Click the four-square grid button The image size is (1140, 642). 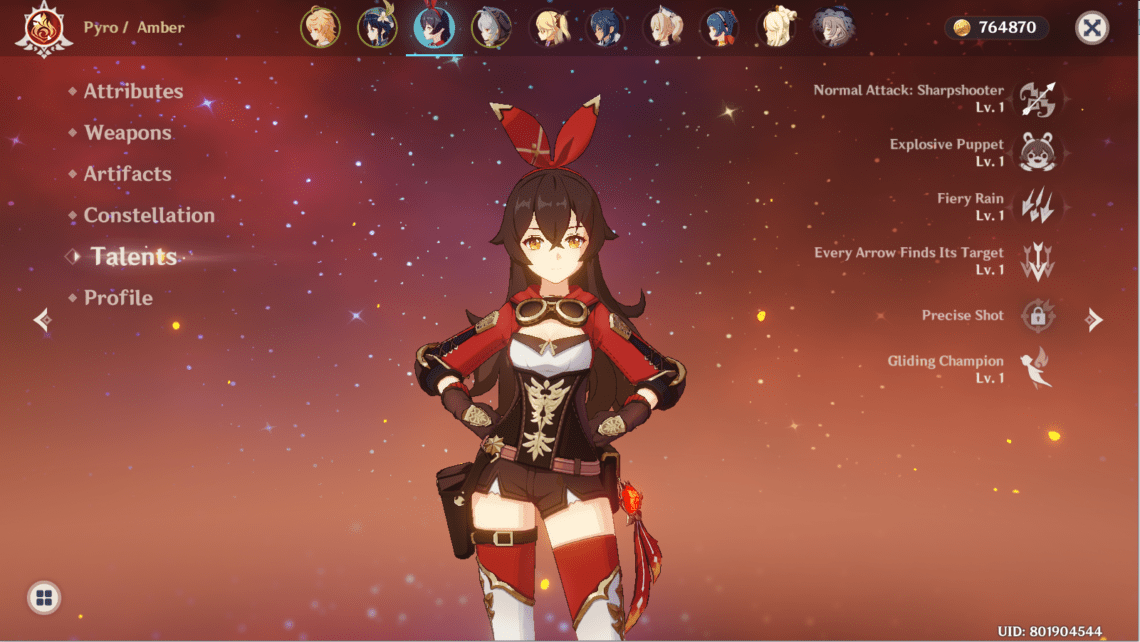[x=44, y=598]
